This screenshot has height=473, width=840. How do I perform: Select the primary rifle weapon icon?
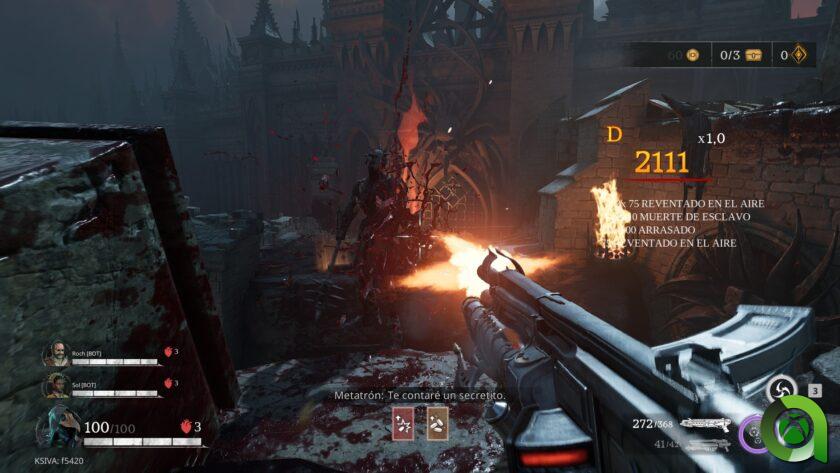coord(704,424)
